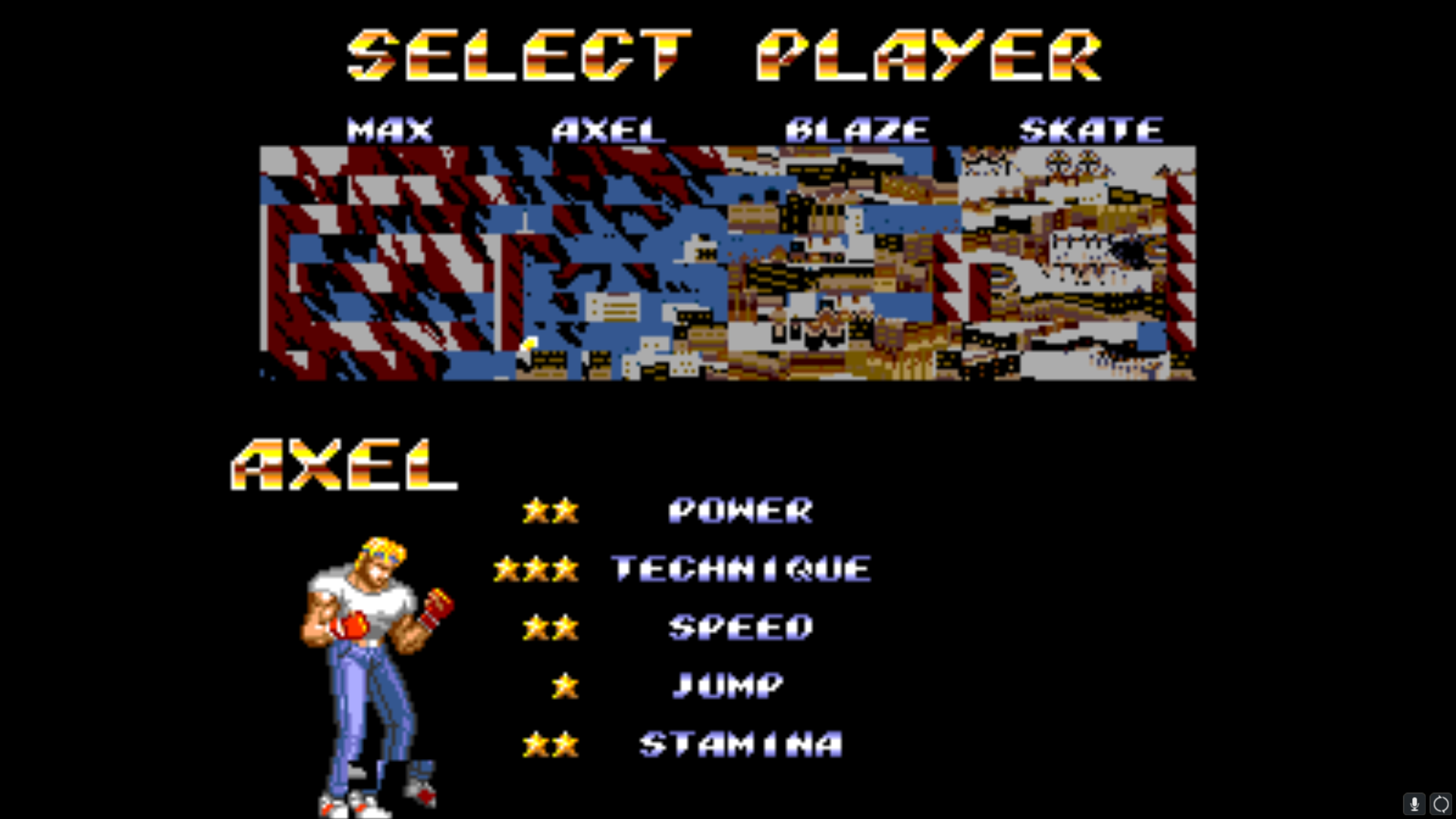Click the SPEED star rating

point(551,628)
